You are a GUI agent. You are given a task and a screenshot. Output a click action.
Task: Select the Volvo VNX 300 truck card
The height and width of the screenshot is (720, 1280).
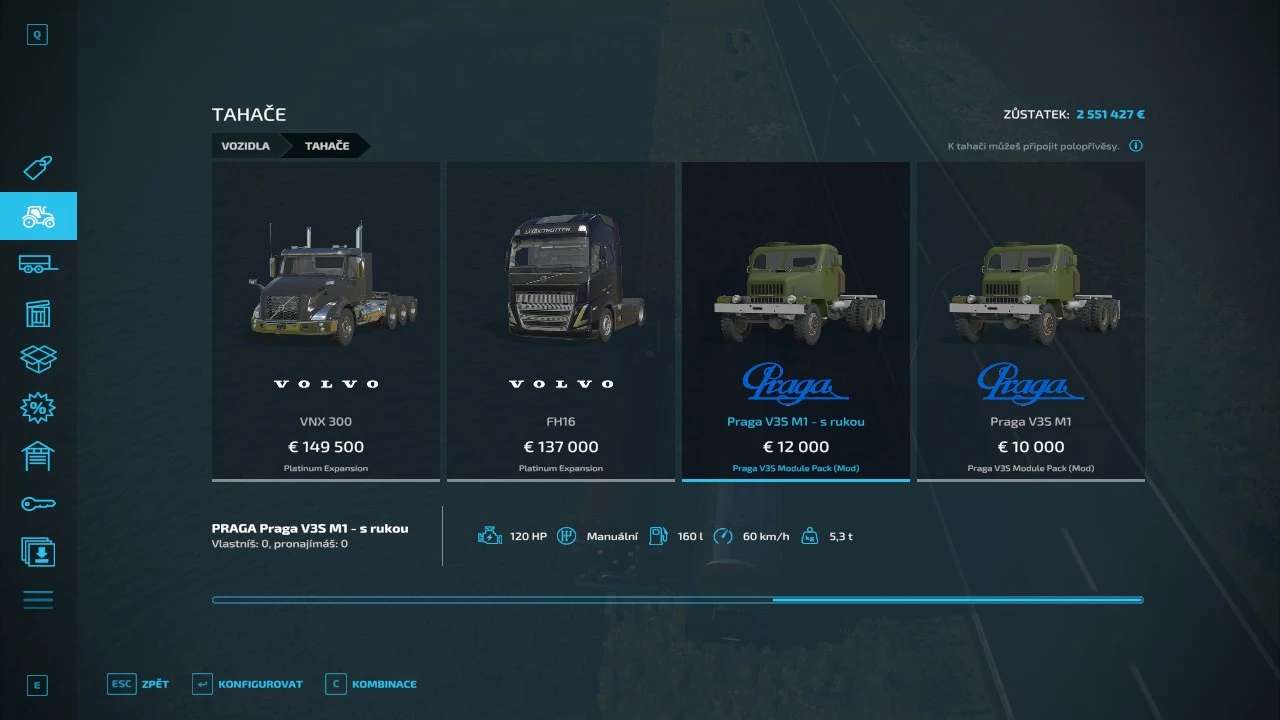(x=326, y=320)
